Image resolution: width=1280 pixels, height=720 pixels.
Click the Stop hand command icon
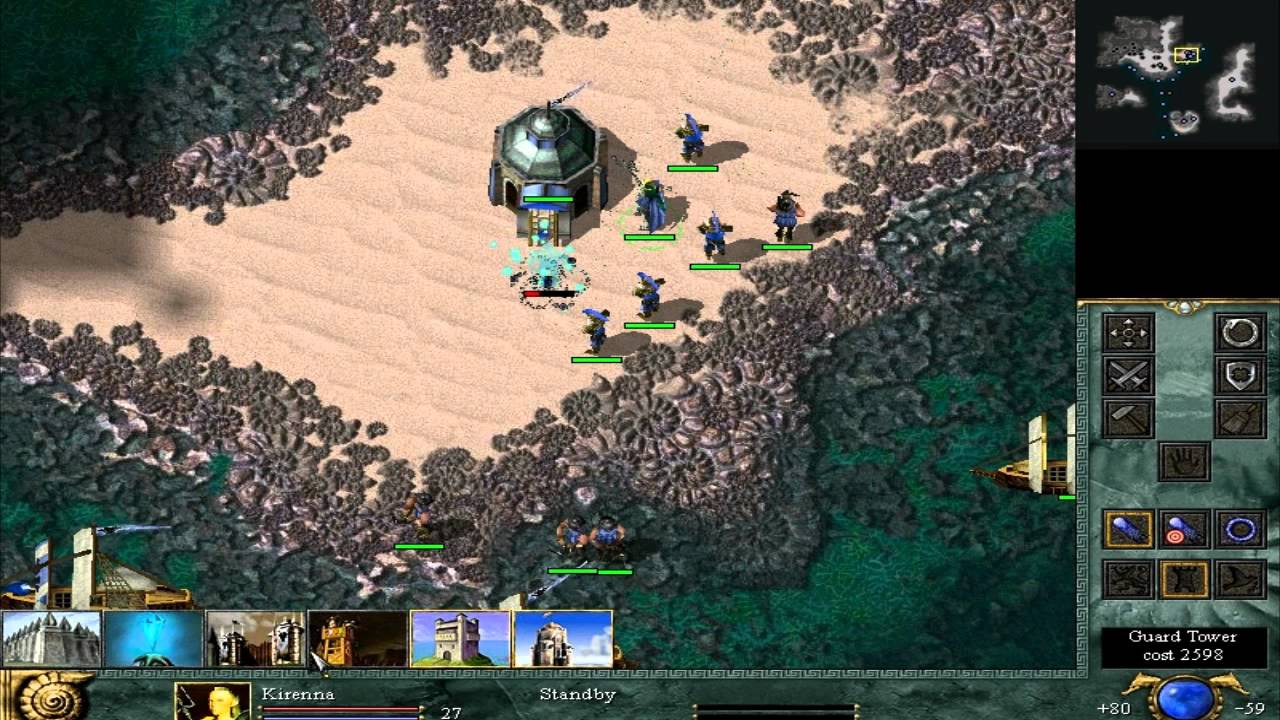(1183, 460)
